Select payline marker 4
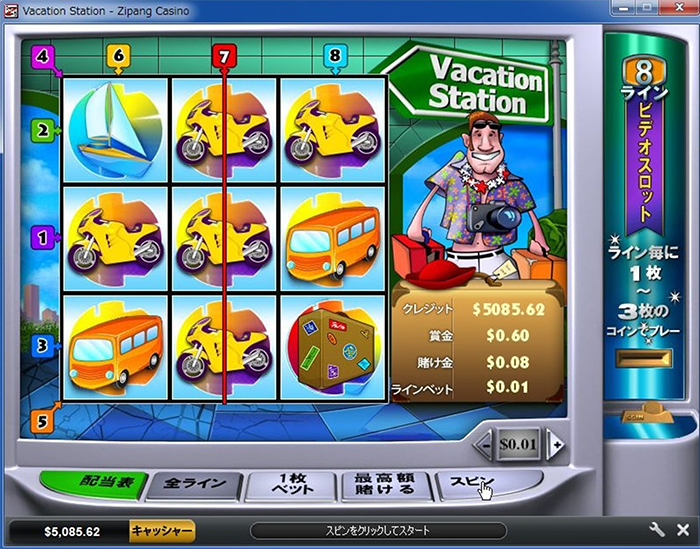Viewport: 700px width, 549px height. coord(42,56)
